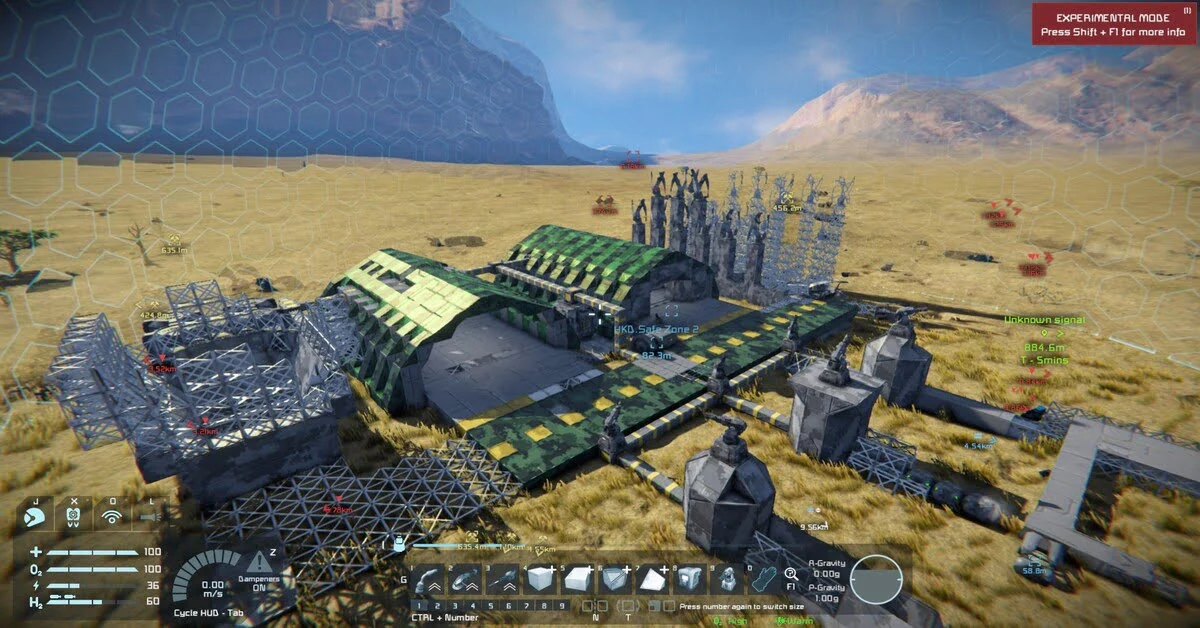This screenshot has height=628, width=1200.
Task: Select the turret block in slot 9
Action: 728,579
